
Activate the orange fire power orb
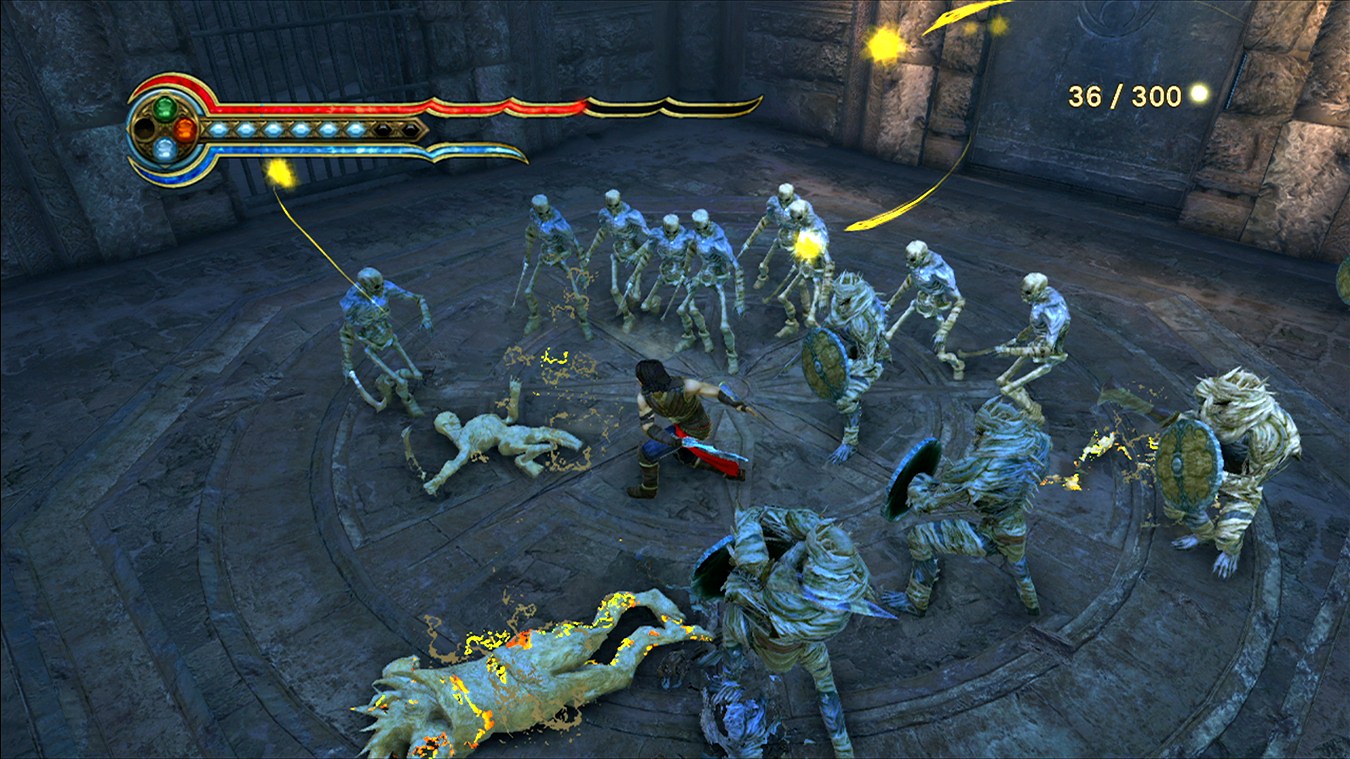point(185,129)
